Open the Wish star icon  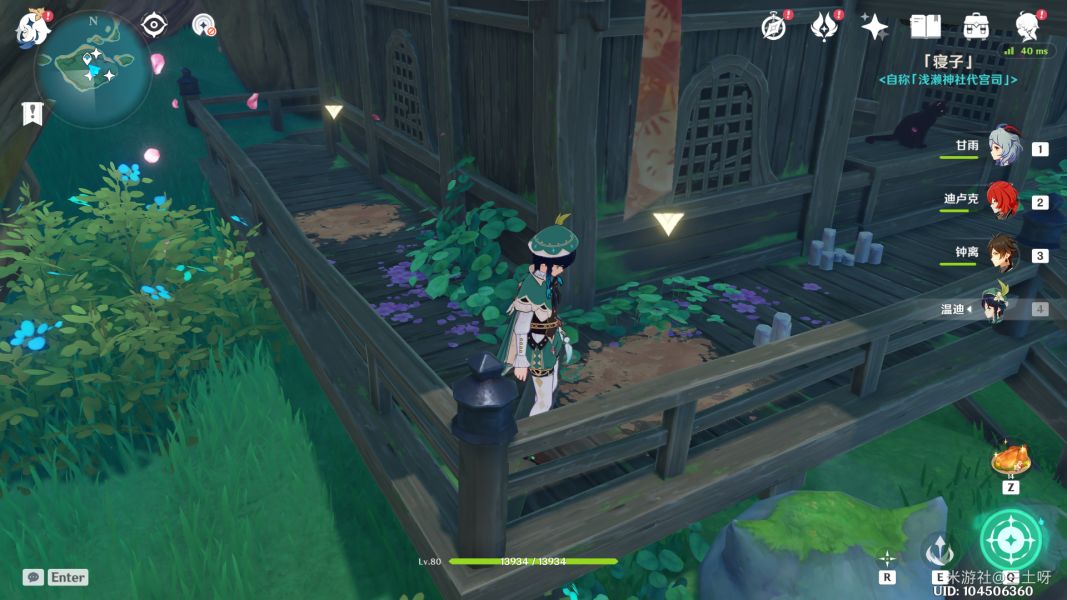875,27
